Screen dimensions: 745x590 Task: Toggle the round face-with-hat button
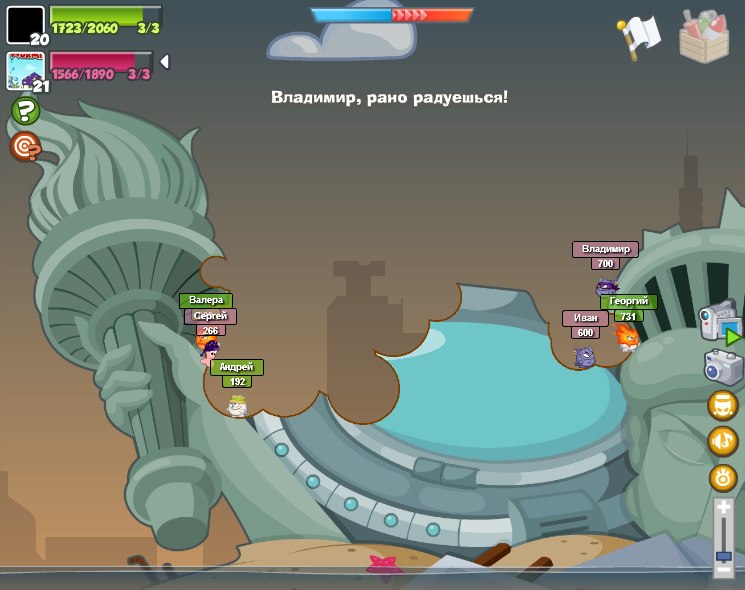[x=722, y=405]
